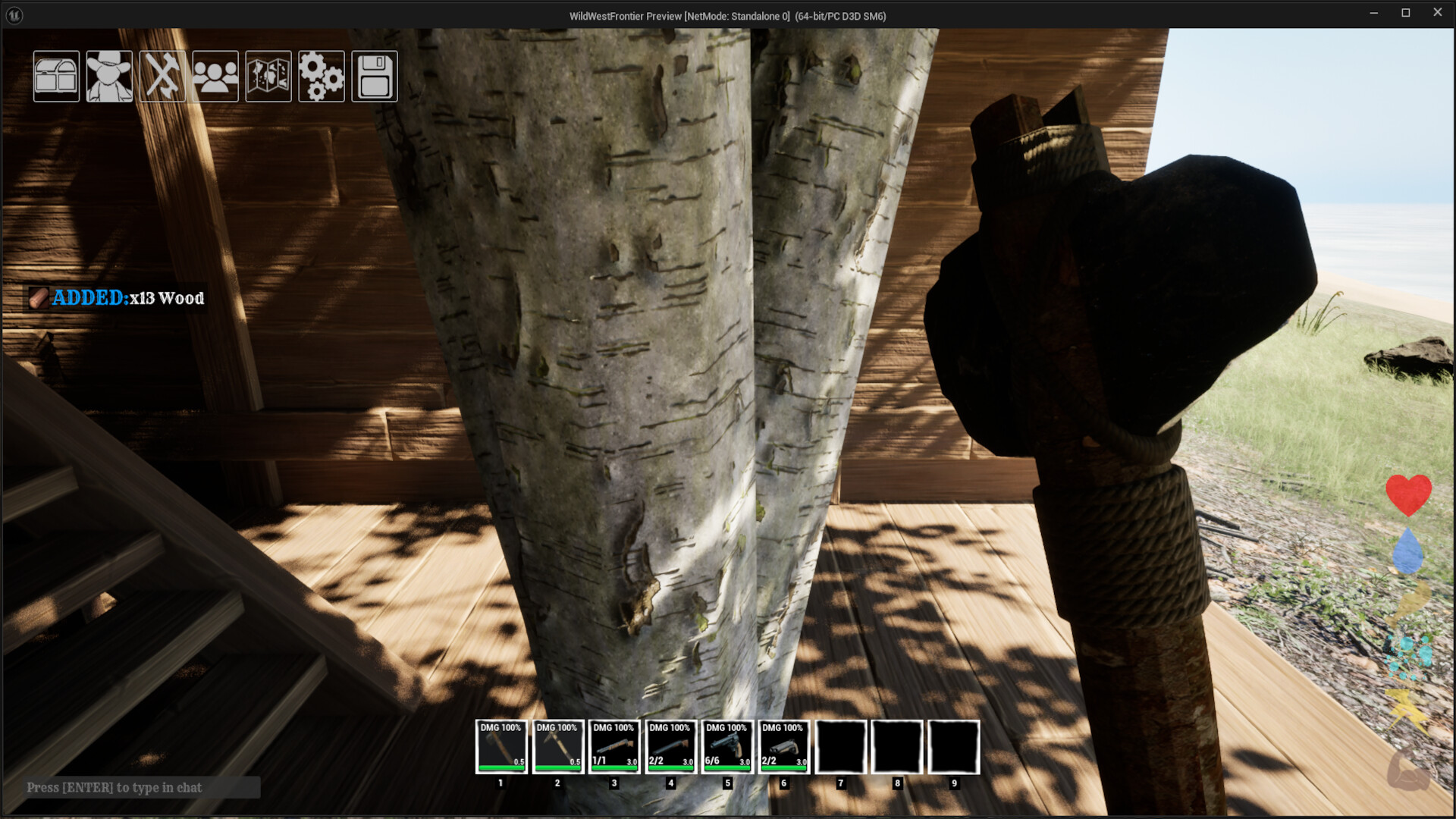Select the axe in hotbar slot 1

[500, 747]
